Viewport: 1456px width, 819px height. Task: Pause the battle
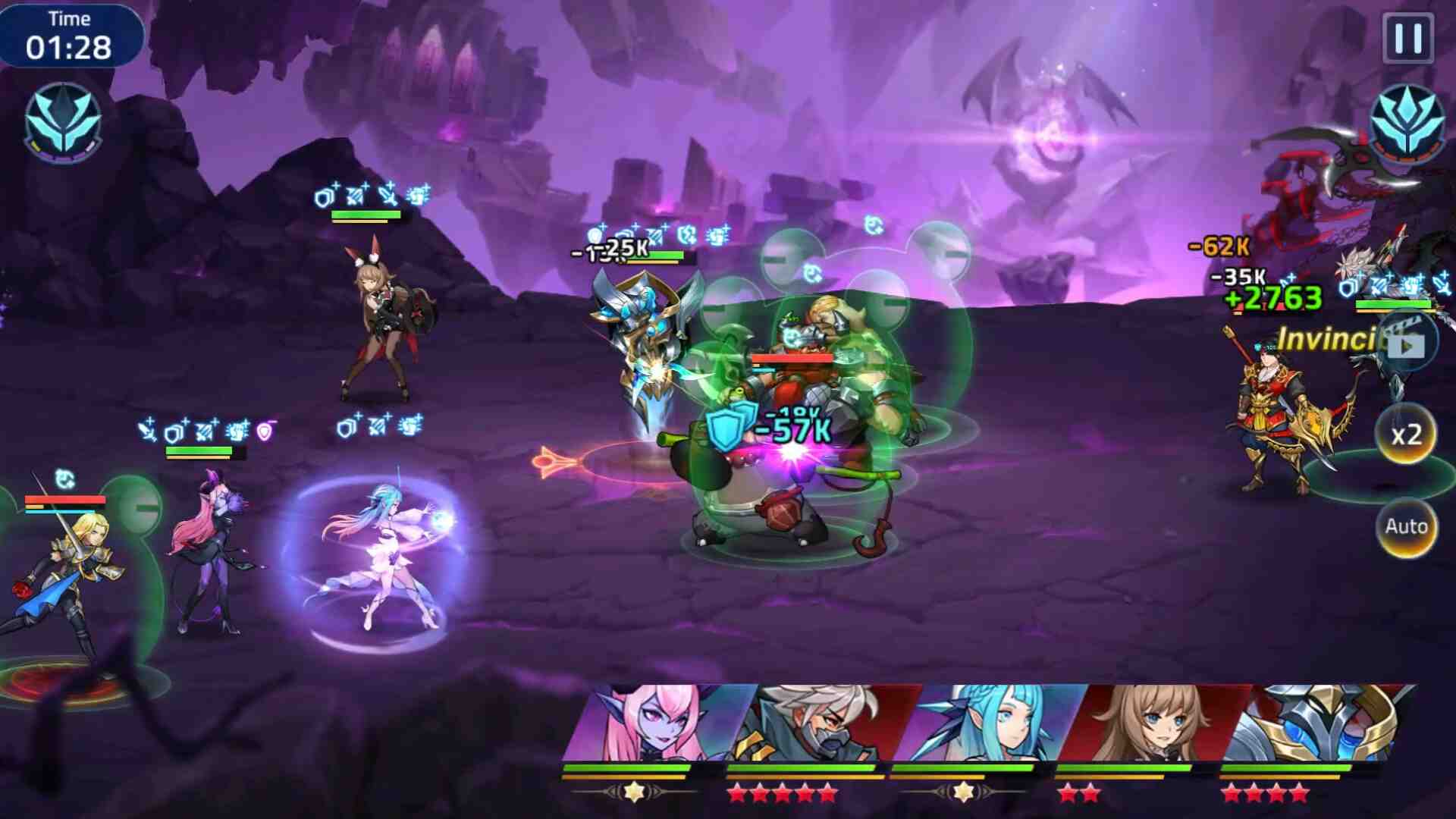tap(1408, 37)
